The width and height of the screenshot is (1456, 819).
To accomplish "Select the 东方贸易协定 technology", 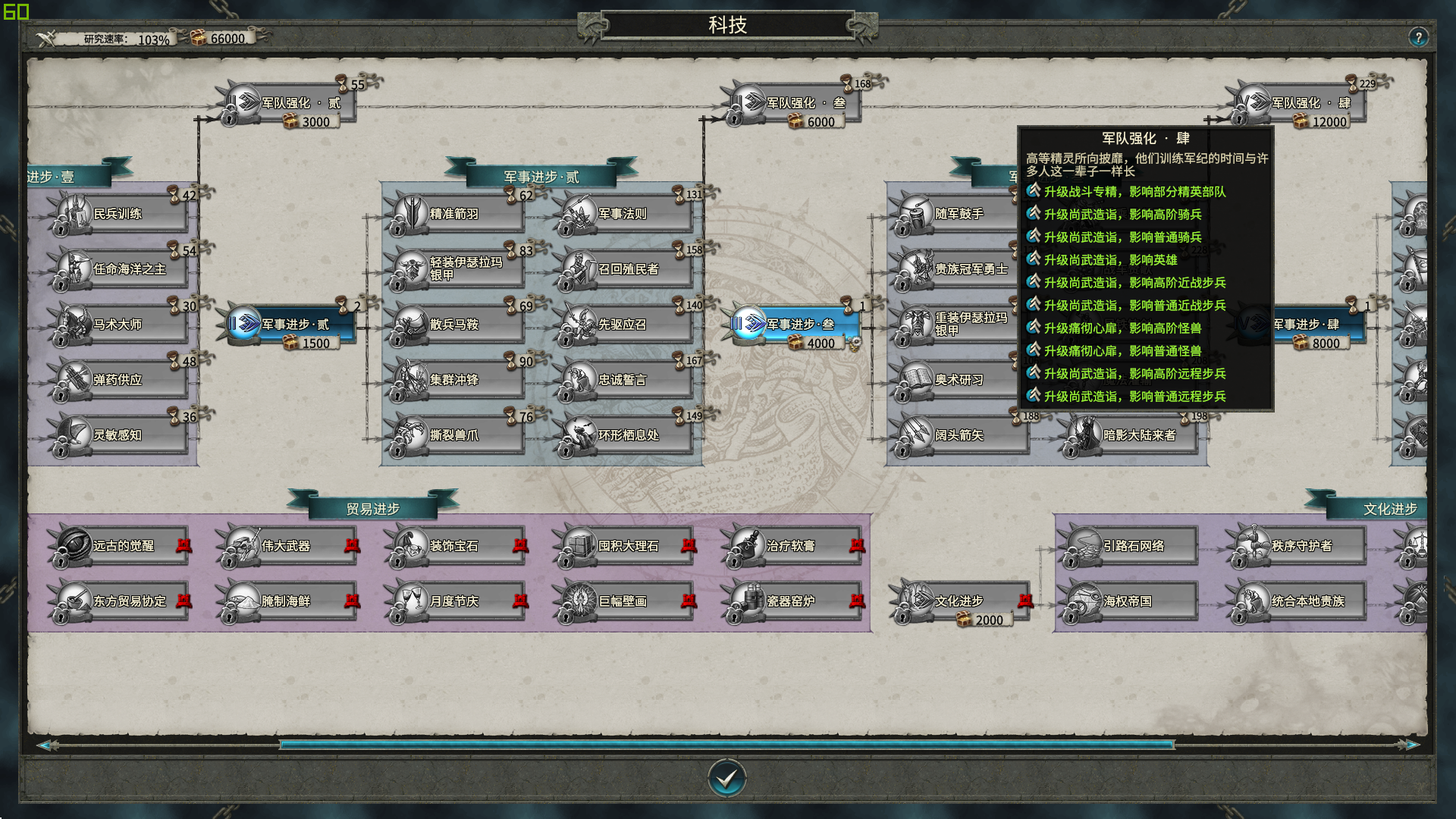I will pyautogui.click(x=120, y=601).
